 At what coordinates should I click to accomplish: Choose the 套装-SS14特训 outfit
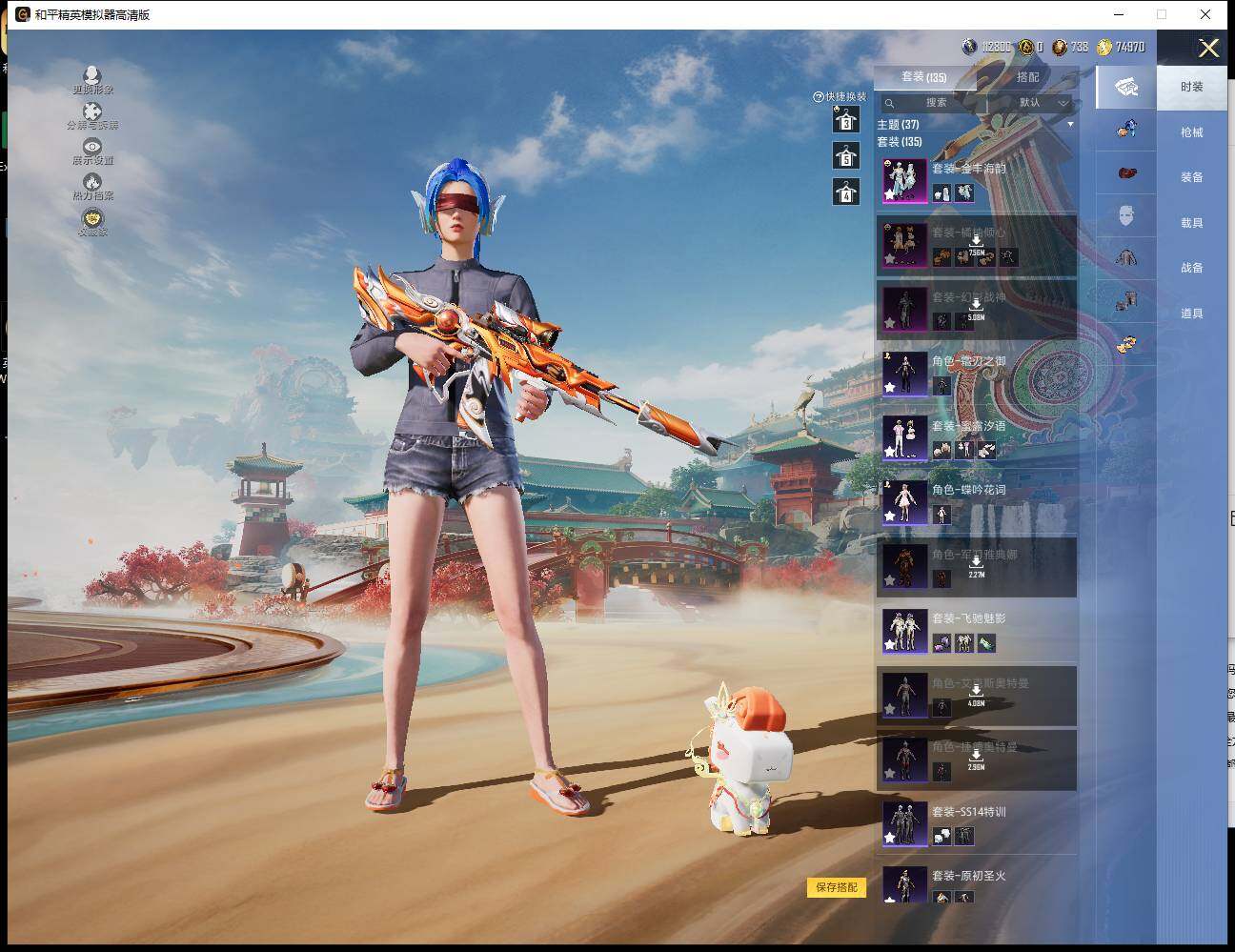point(976,824)
